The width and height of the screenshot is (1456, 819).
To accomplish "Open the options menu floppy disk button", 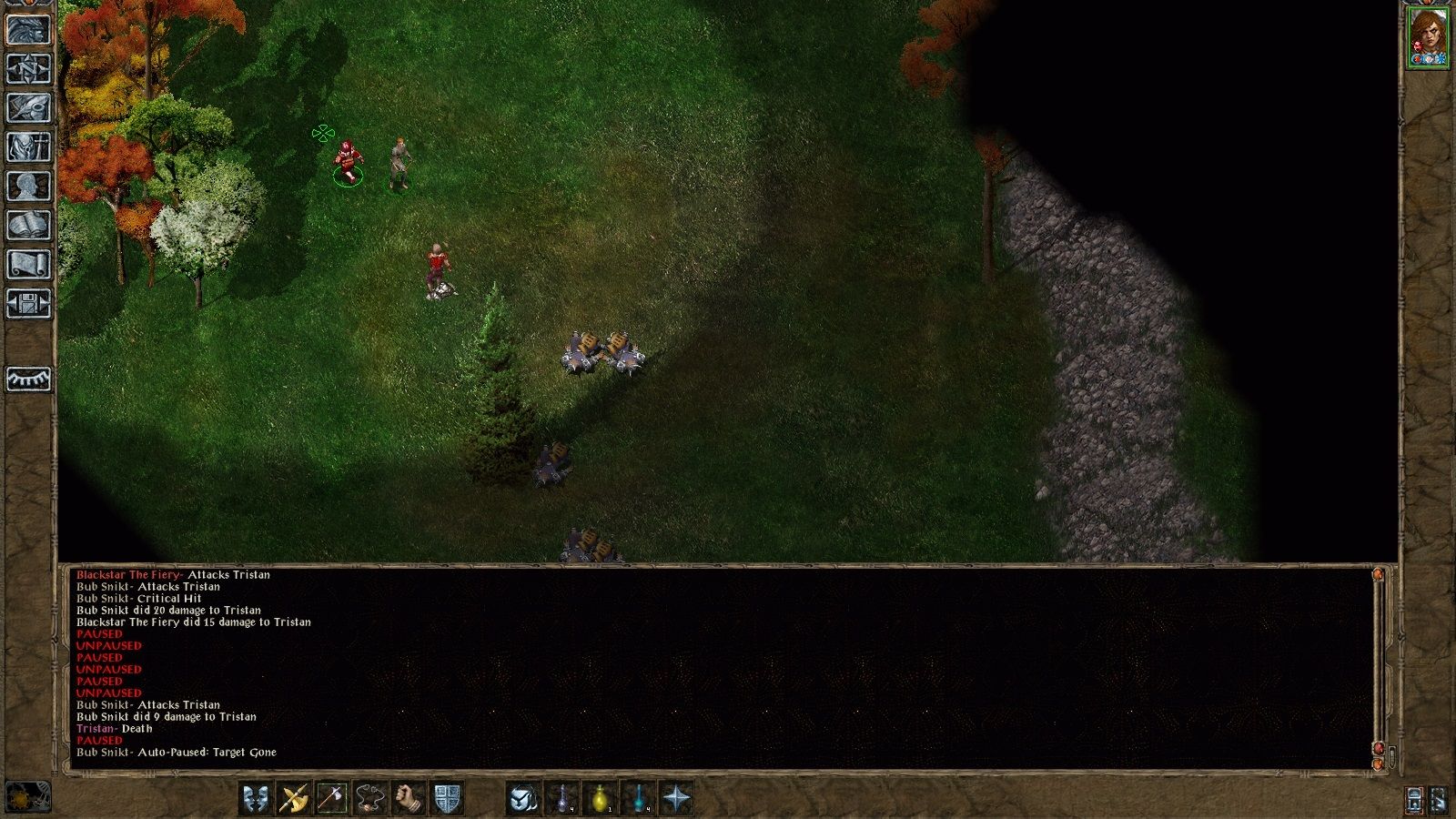I will pos(28,304).
